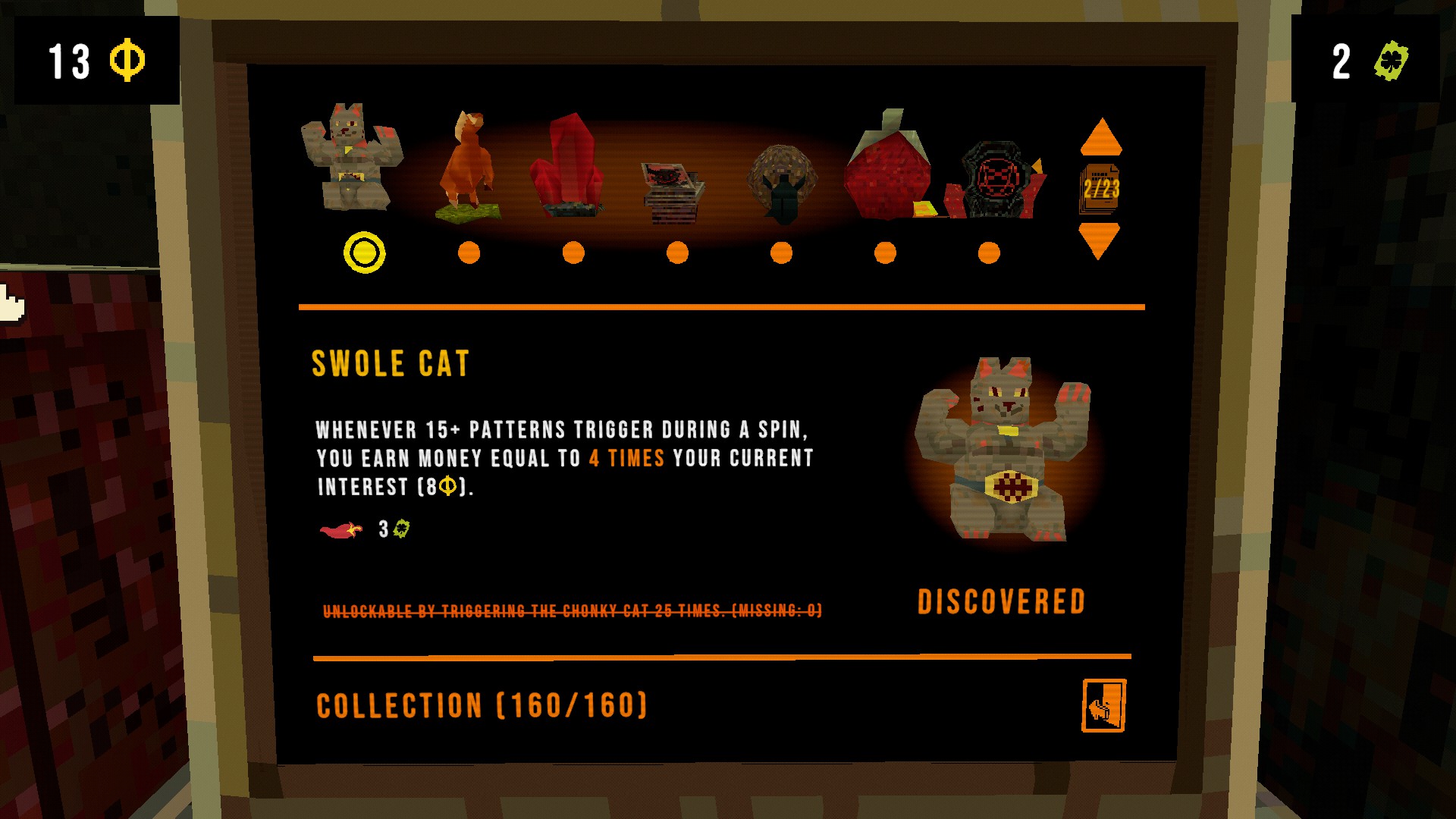Pick the stacked cards charm

coord(673,191)
